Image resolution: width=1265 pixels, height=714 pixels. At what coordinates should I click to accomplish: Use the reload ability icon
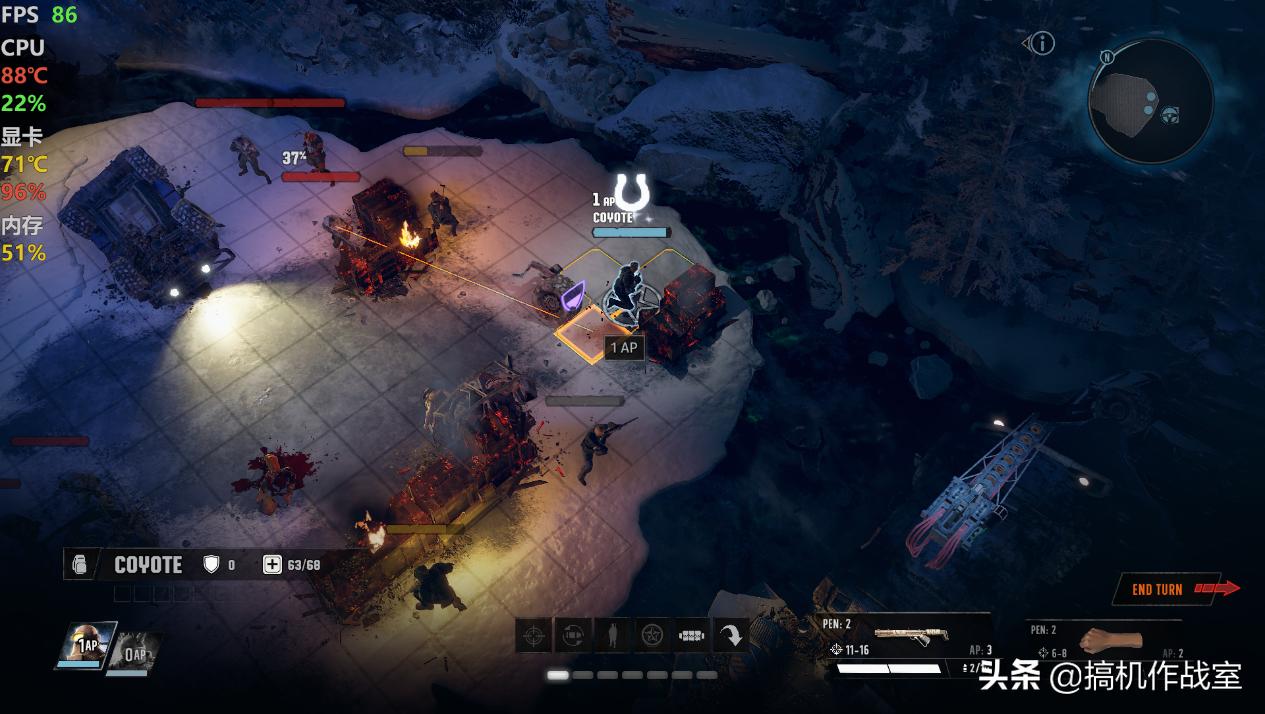coord(573,635)
